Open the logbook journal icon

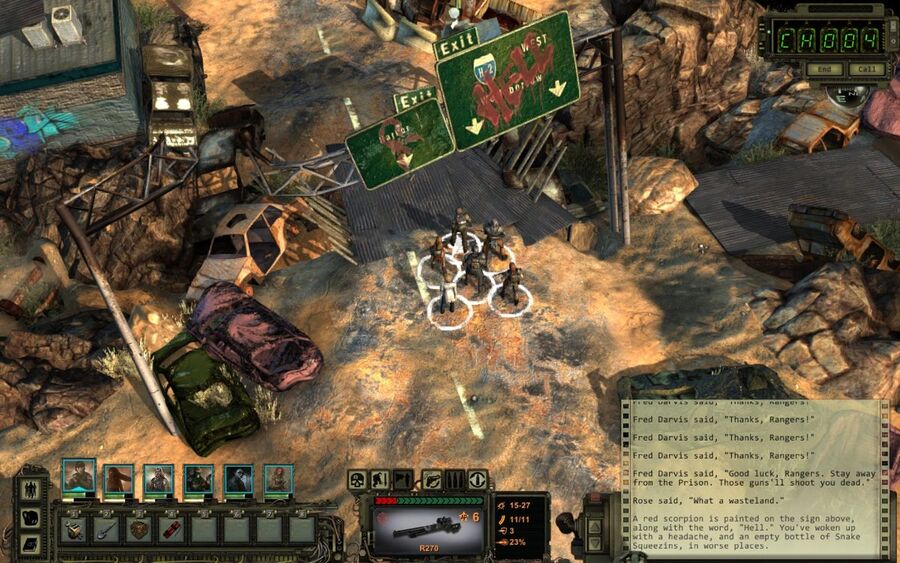(29, 543)
